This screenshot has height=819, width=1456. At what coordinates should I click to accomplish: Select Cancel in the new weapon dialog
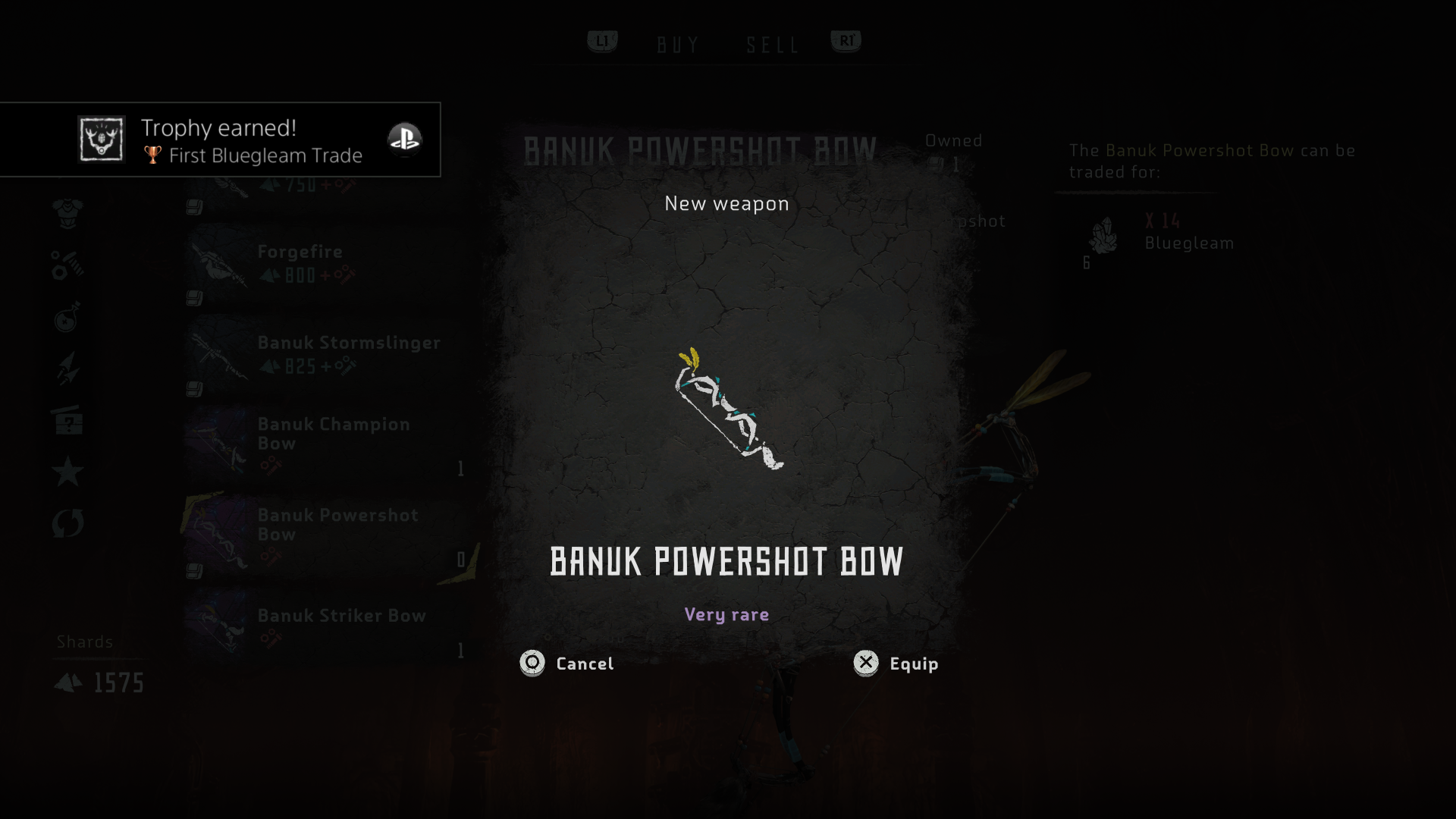(x=567, y=664)
